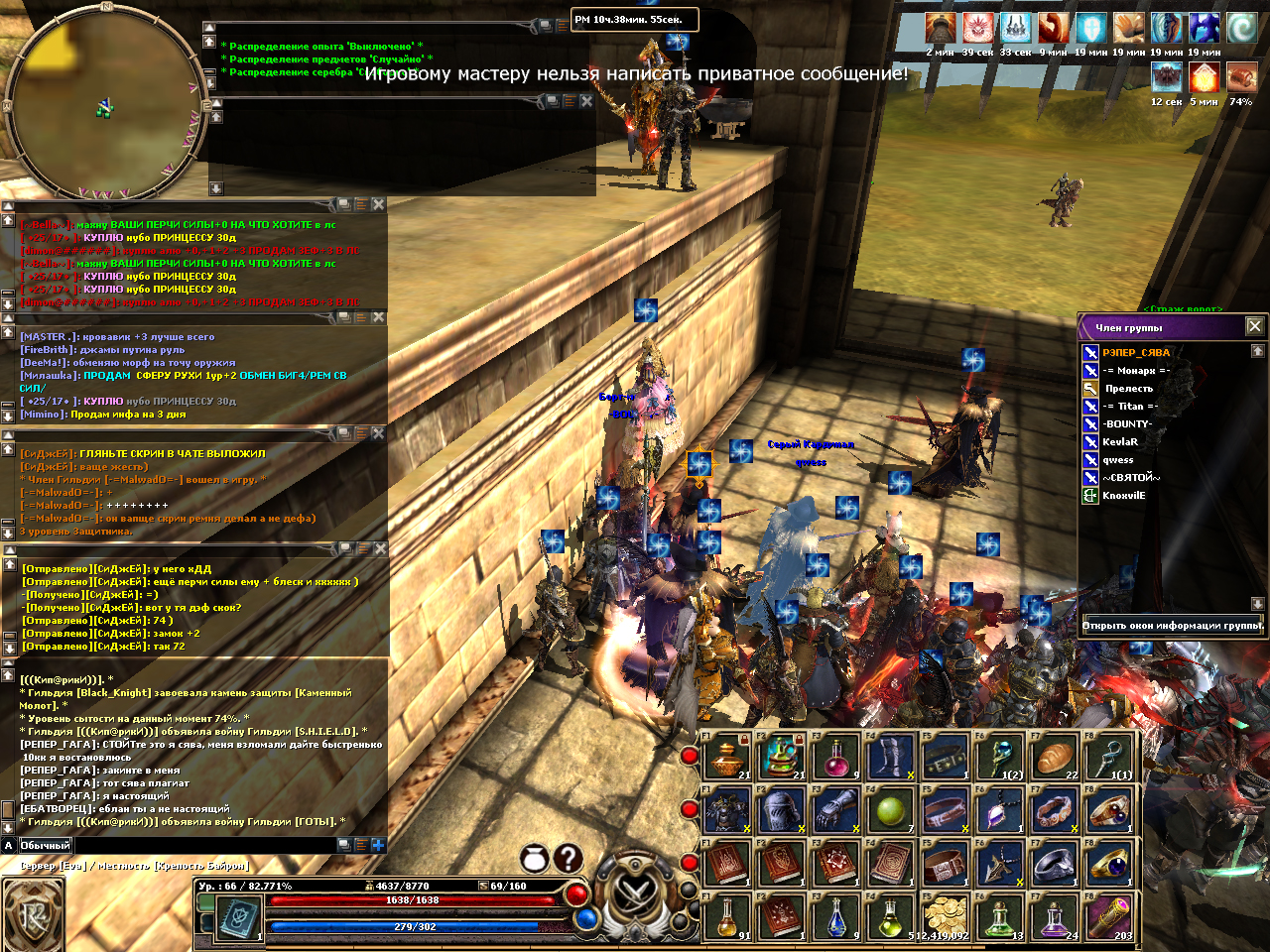Open the inventory bag icon

pos(535,859)
